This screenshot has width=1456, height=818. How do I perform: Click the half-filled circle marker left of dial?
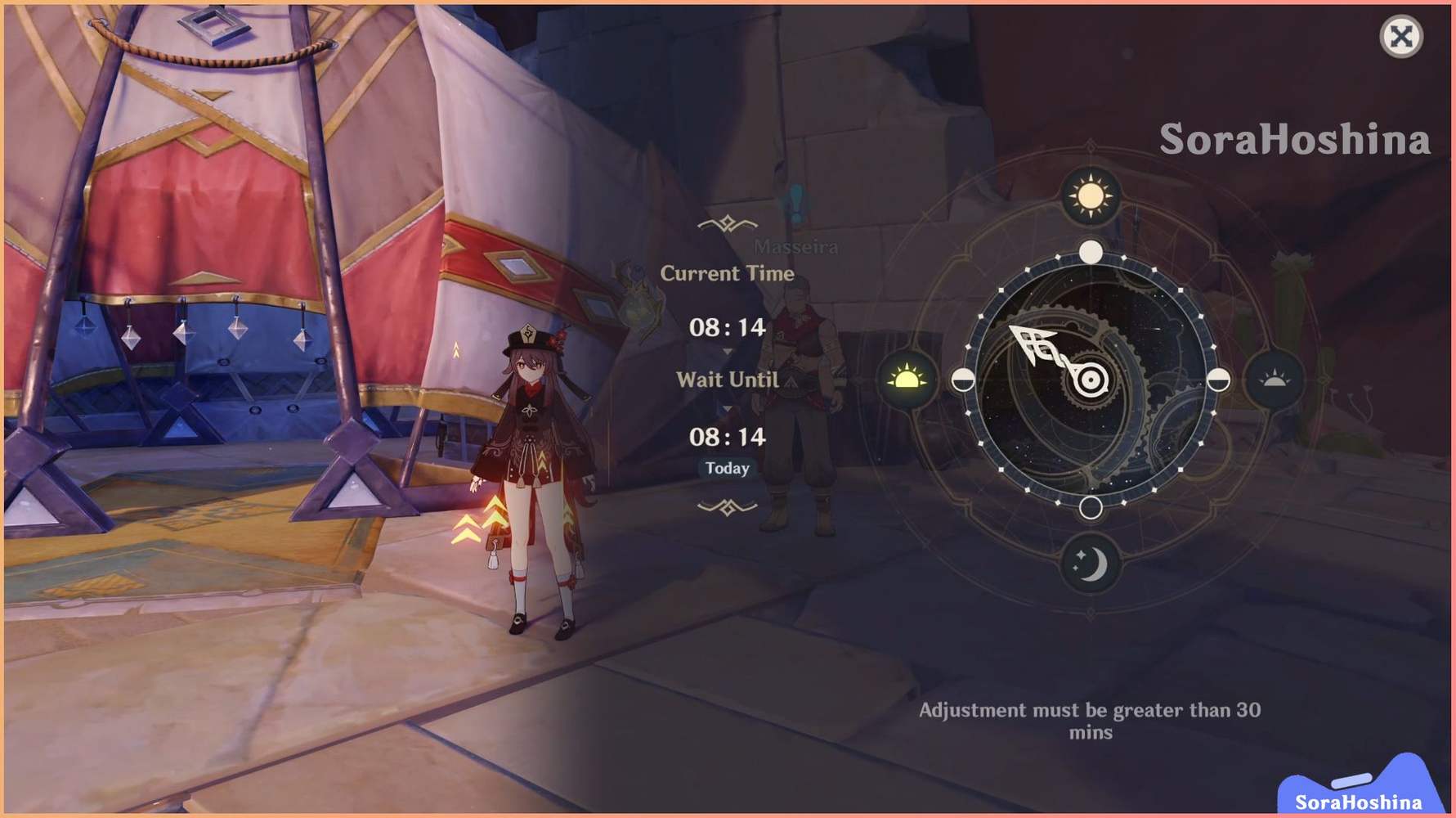[965, 380]
